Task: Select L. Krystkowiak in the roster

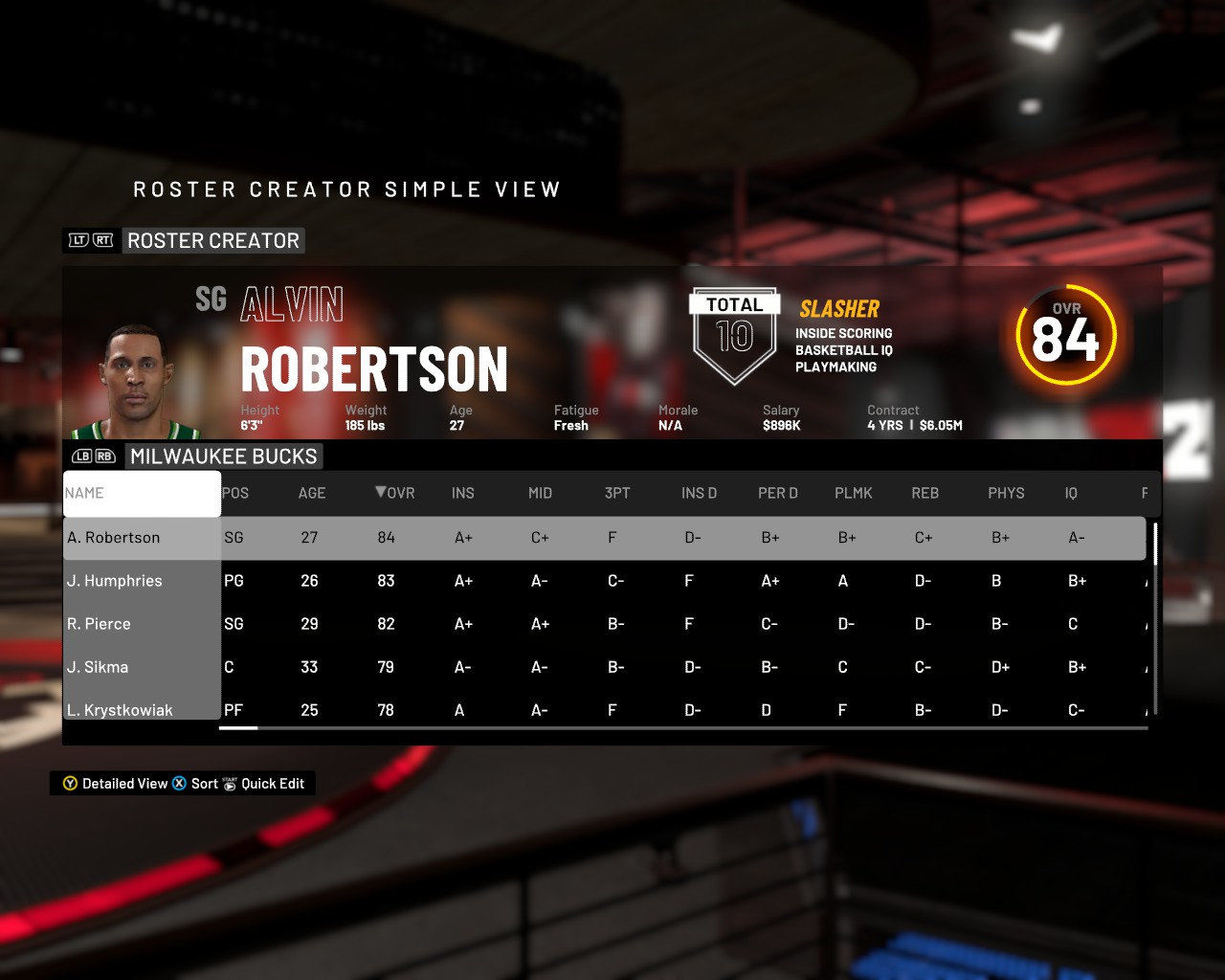Action: [x=121, y=709]
